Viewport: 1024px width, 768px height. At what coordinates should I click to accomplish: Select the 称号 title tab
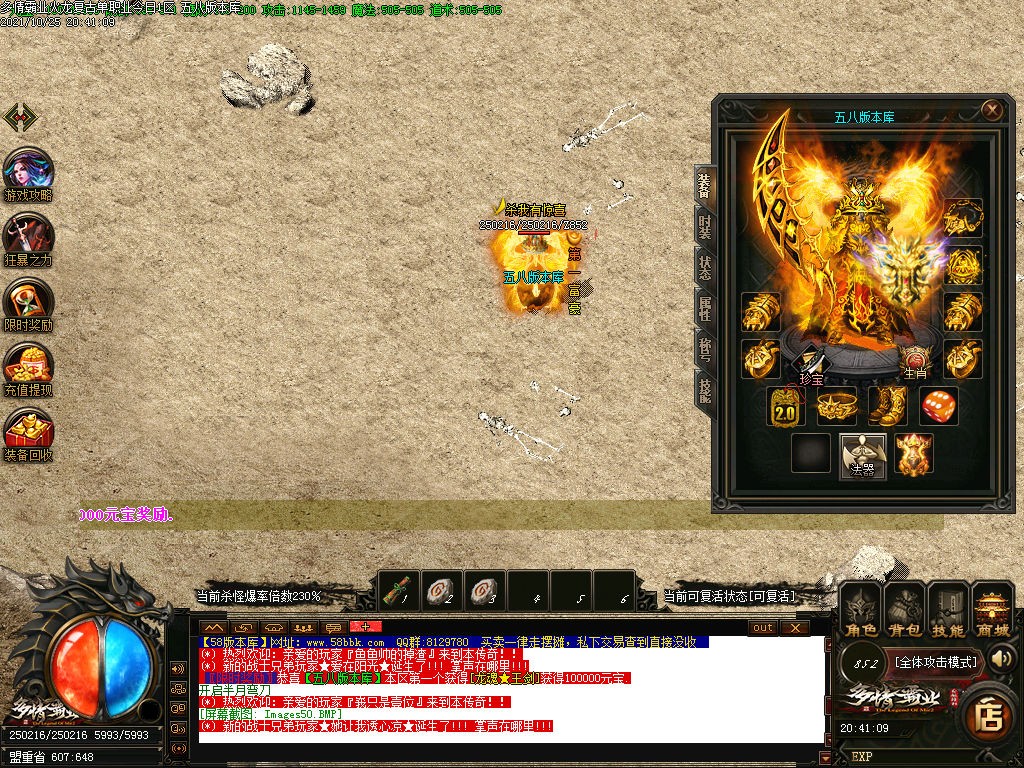tap(705, 349)
